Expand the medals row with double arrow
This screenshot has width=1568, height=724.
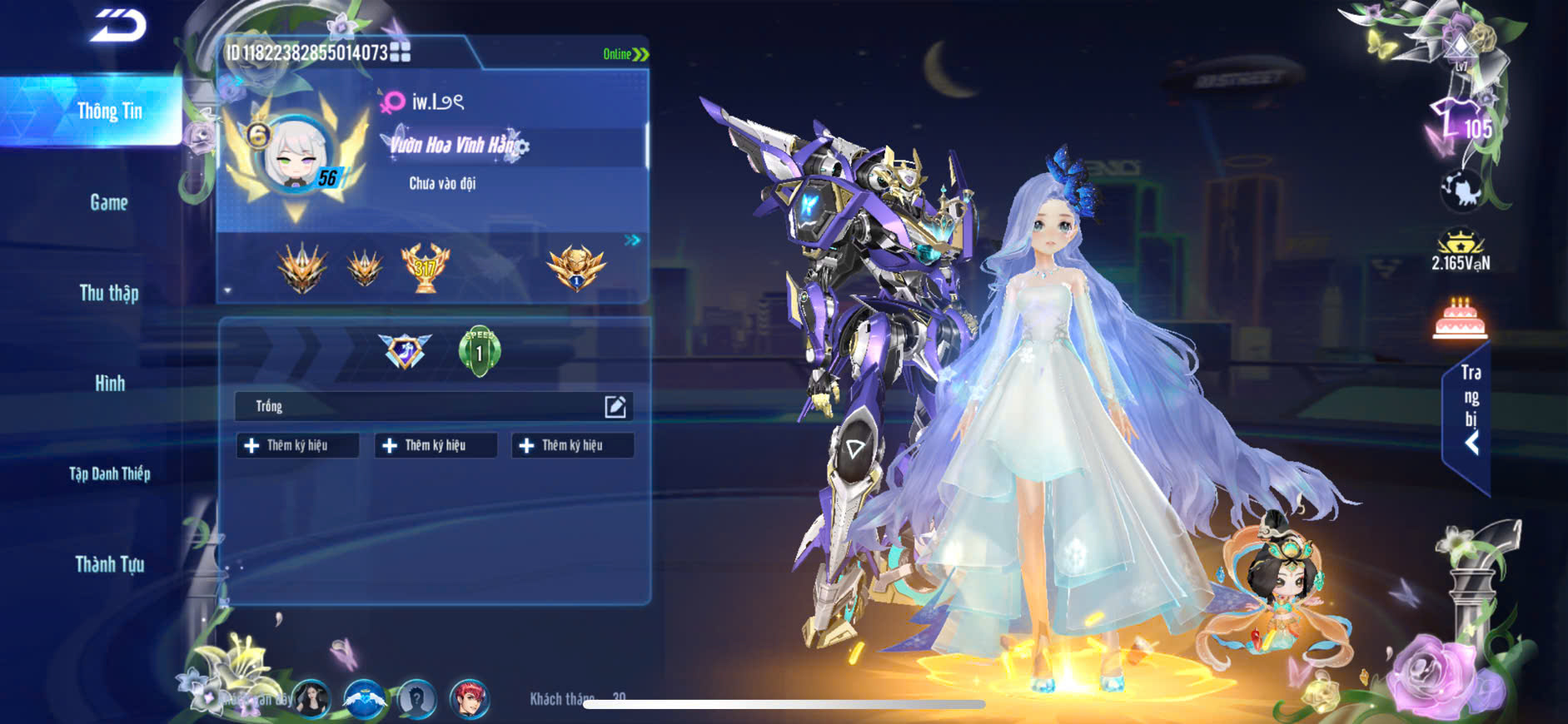633,241
